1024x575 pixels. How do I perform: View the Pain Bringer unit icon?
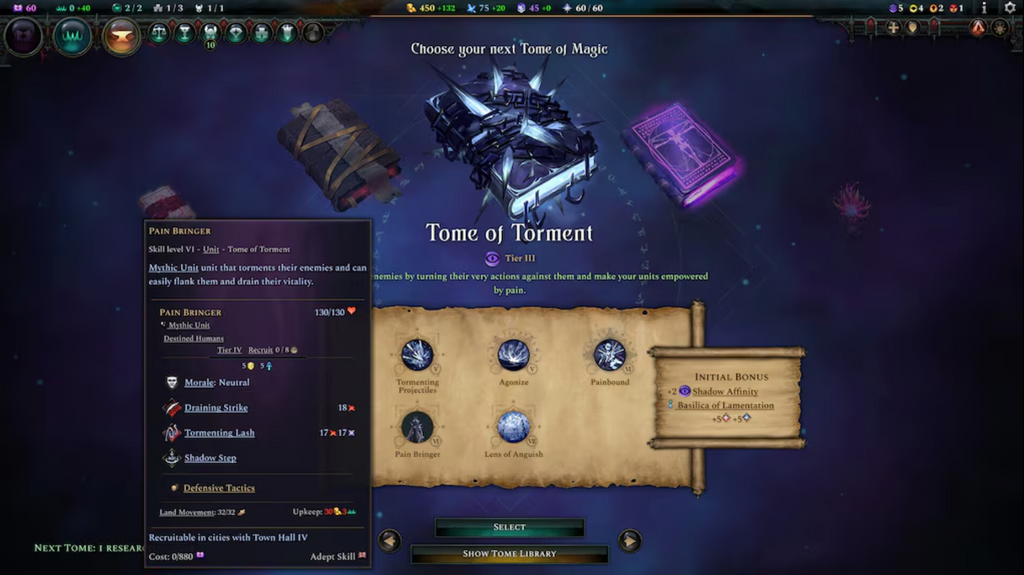pos(417,427)
